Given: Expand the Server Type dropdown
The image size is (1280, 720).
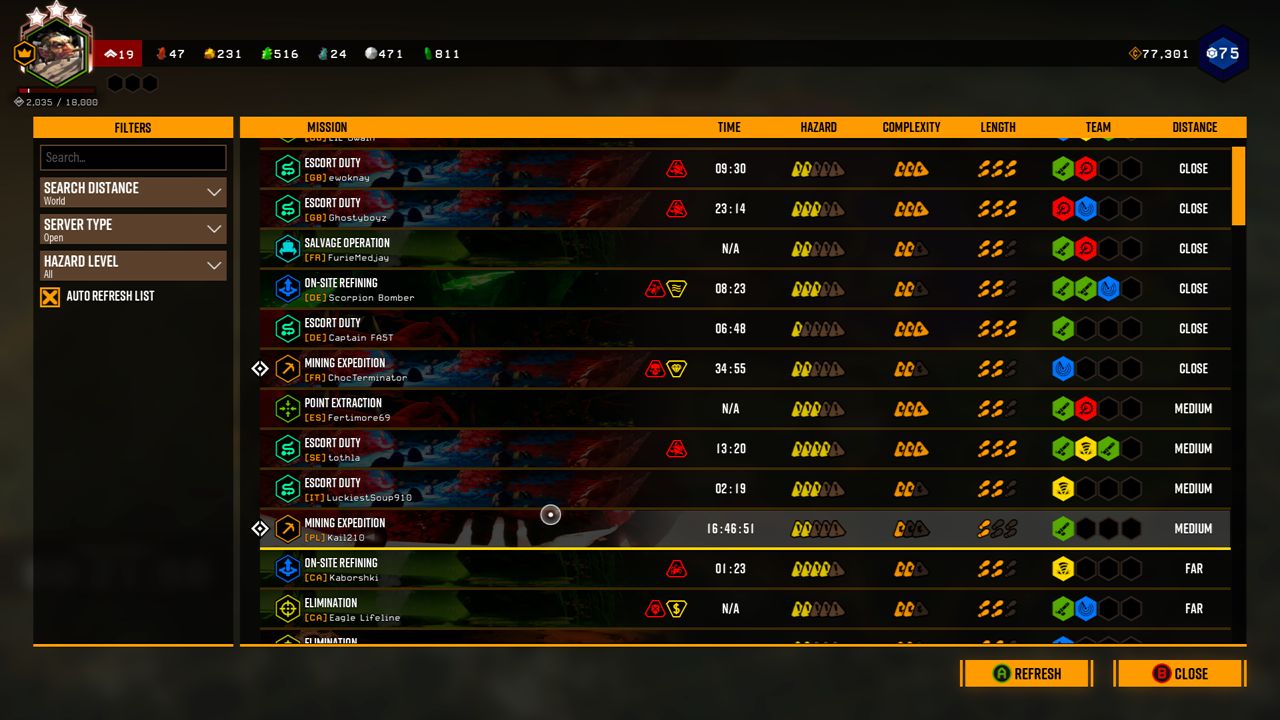Looking at the screenshot, I should tap(132, 229).
